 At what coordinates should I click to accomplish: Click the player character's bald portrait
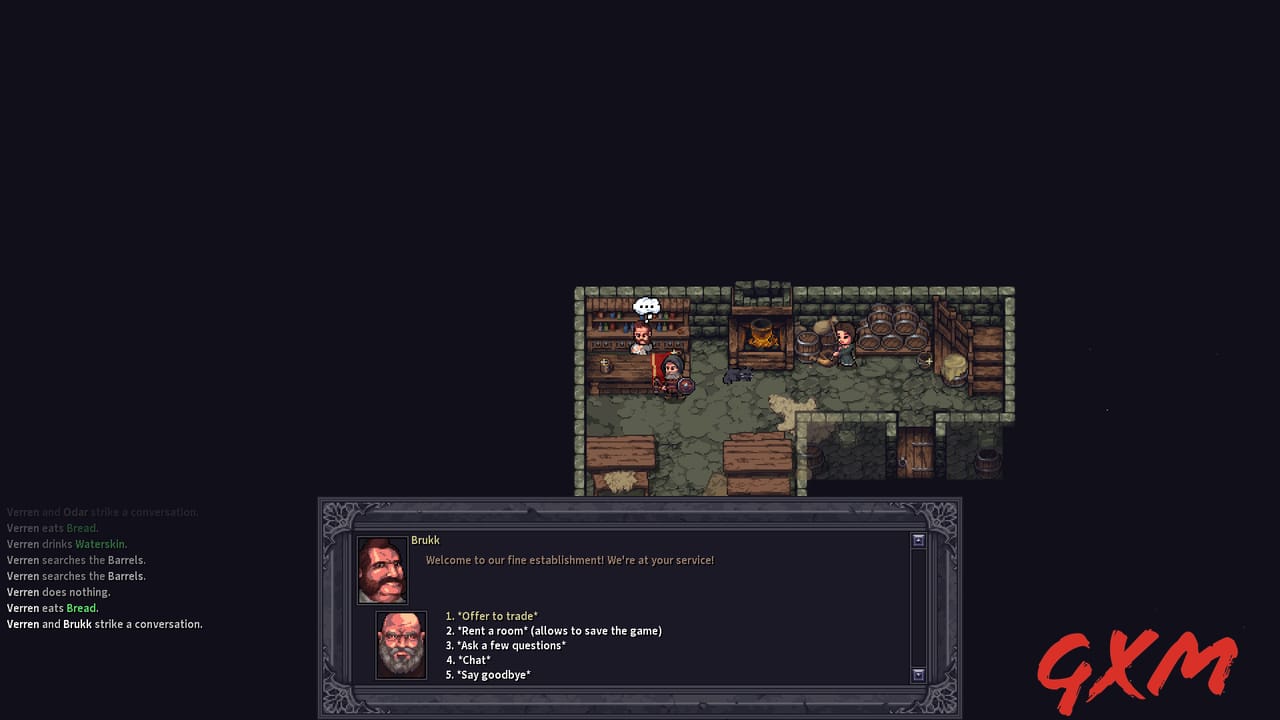[x=400, y=645]
